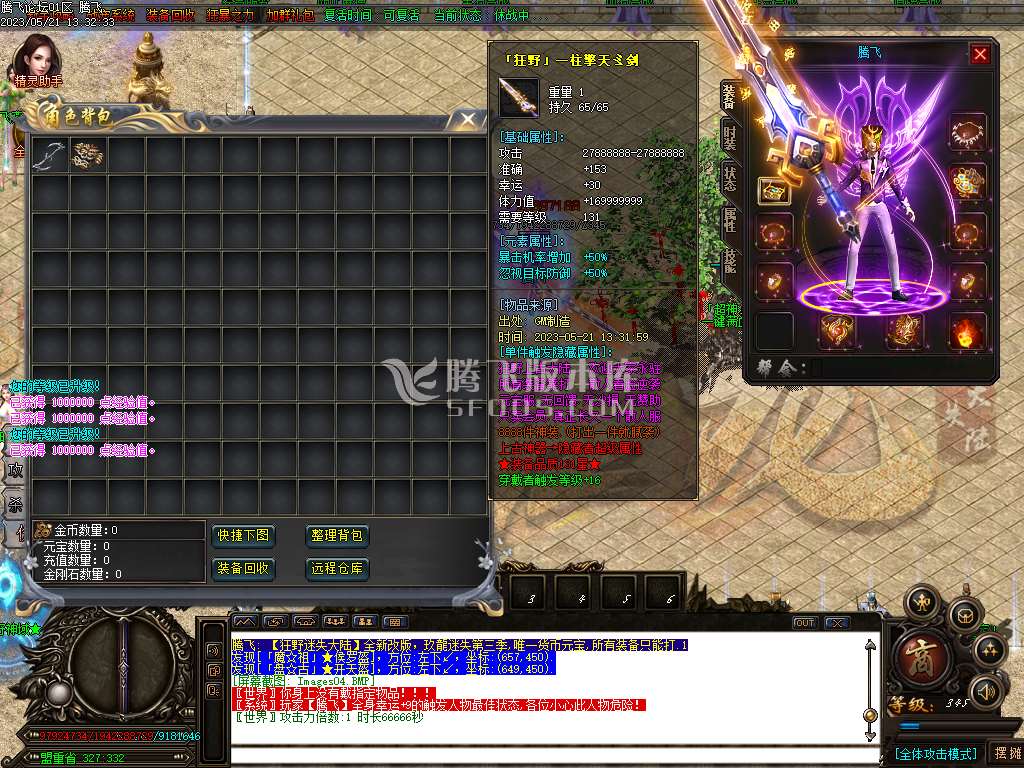1024x768 pixels.
Task: Toggle the 全体攻击模式 attack mode
Action: coord(935,753)
